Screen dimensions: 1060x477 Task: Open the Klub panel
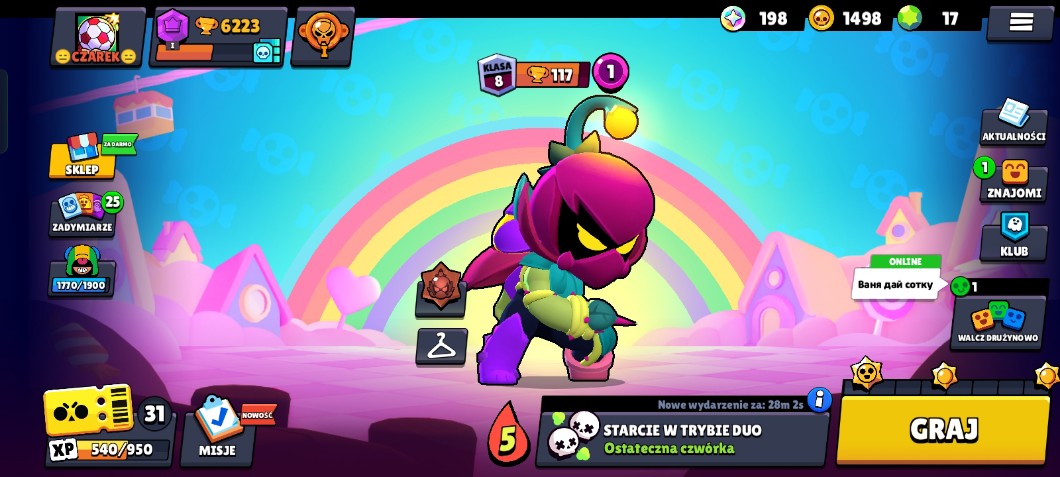(x=1013, y=236)
